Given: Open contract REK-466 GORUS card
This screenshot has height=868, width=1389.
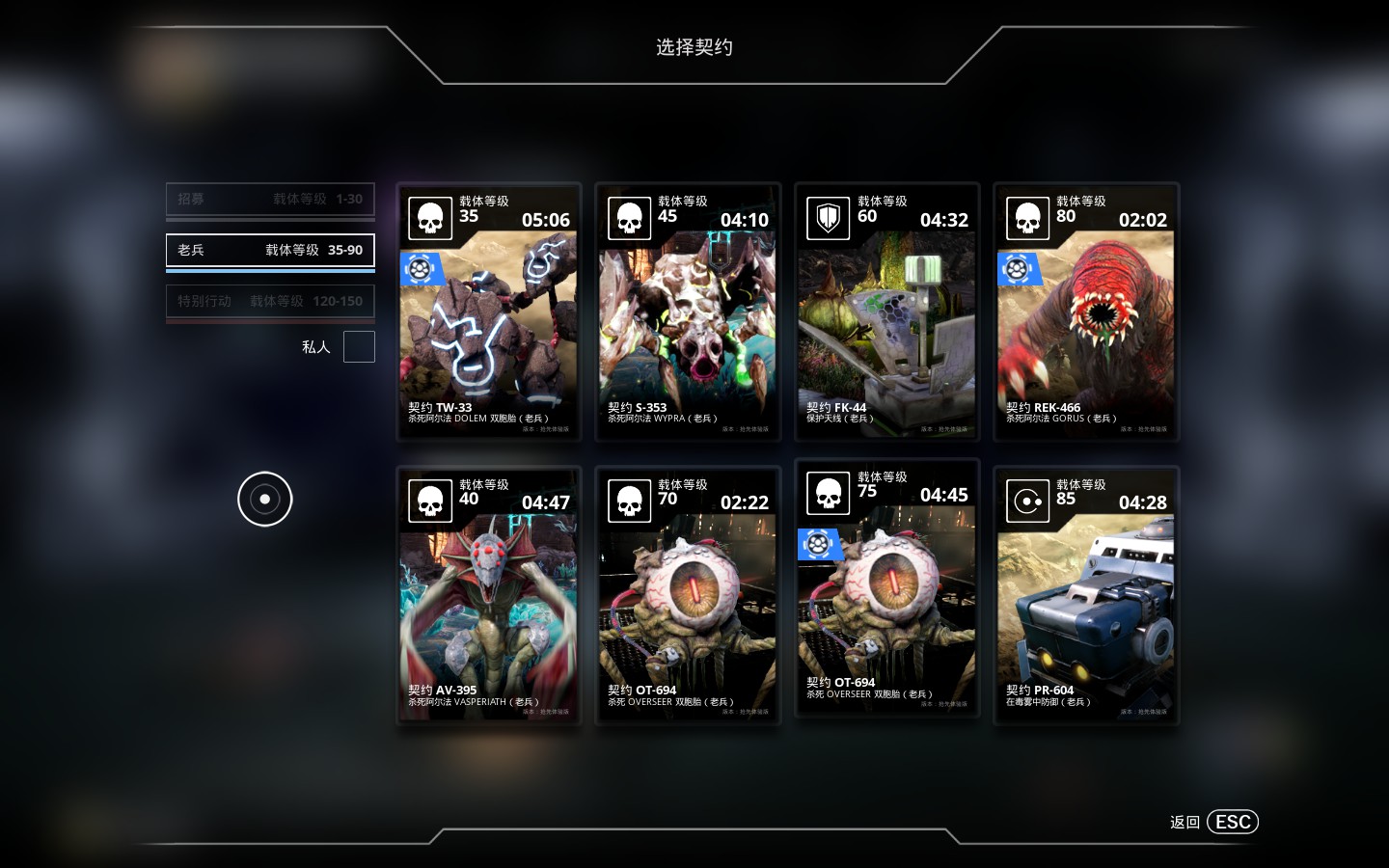Looking at the screenshot, I should 1086,312.
